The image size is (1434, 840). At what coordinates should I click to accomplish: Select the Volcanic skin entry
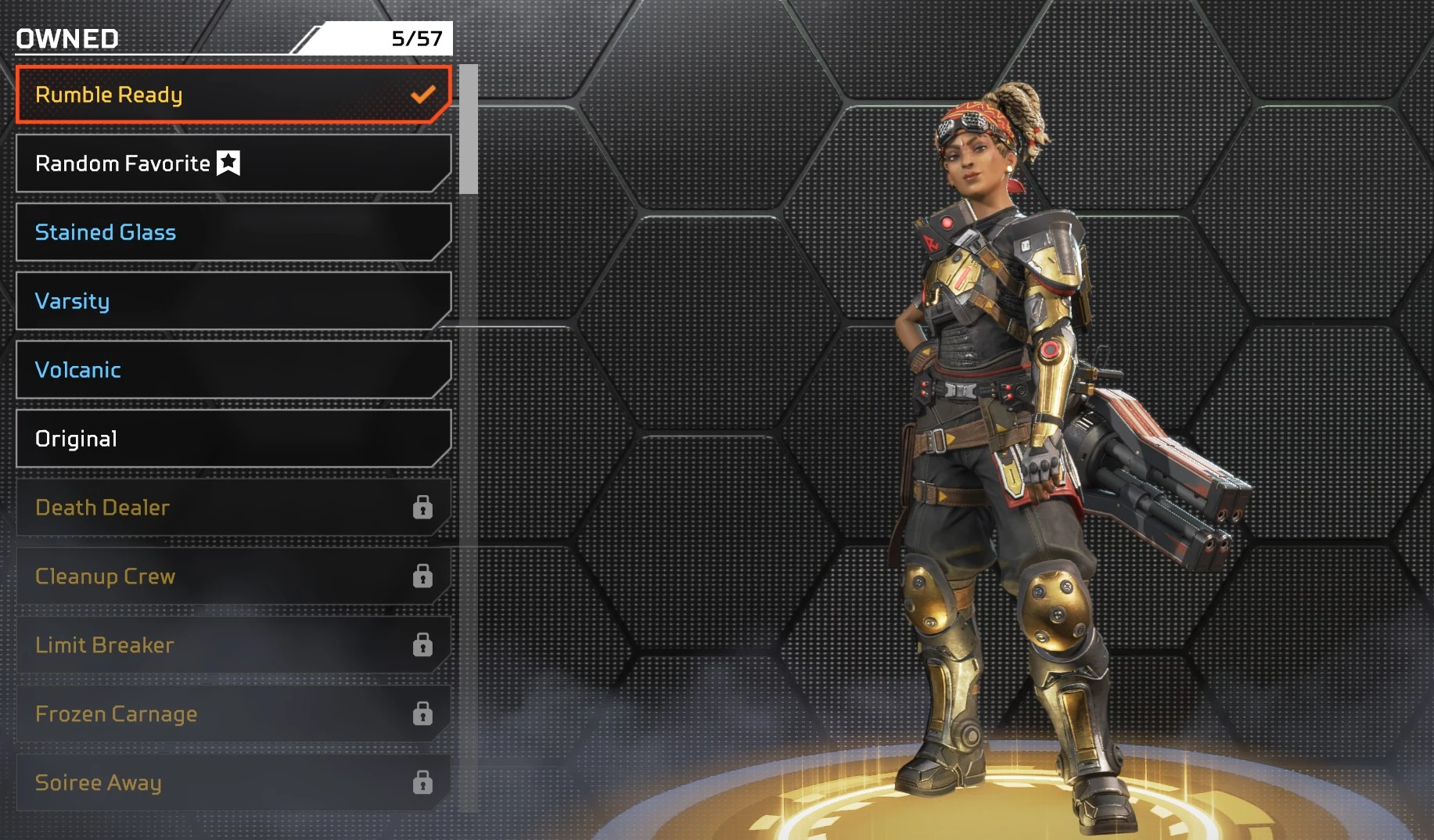tap(233, 370)
